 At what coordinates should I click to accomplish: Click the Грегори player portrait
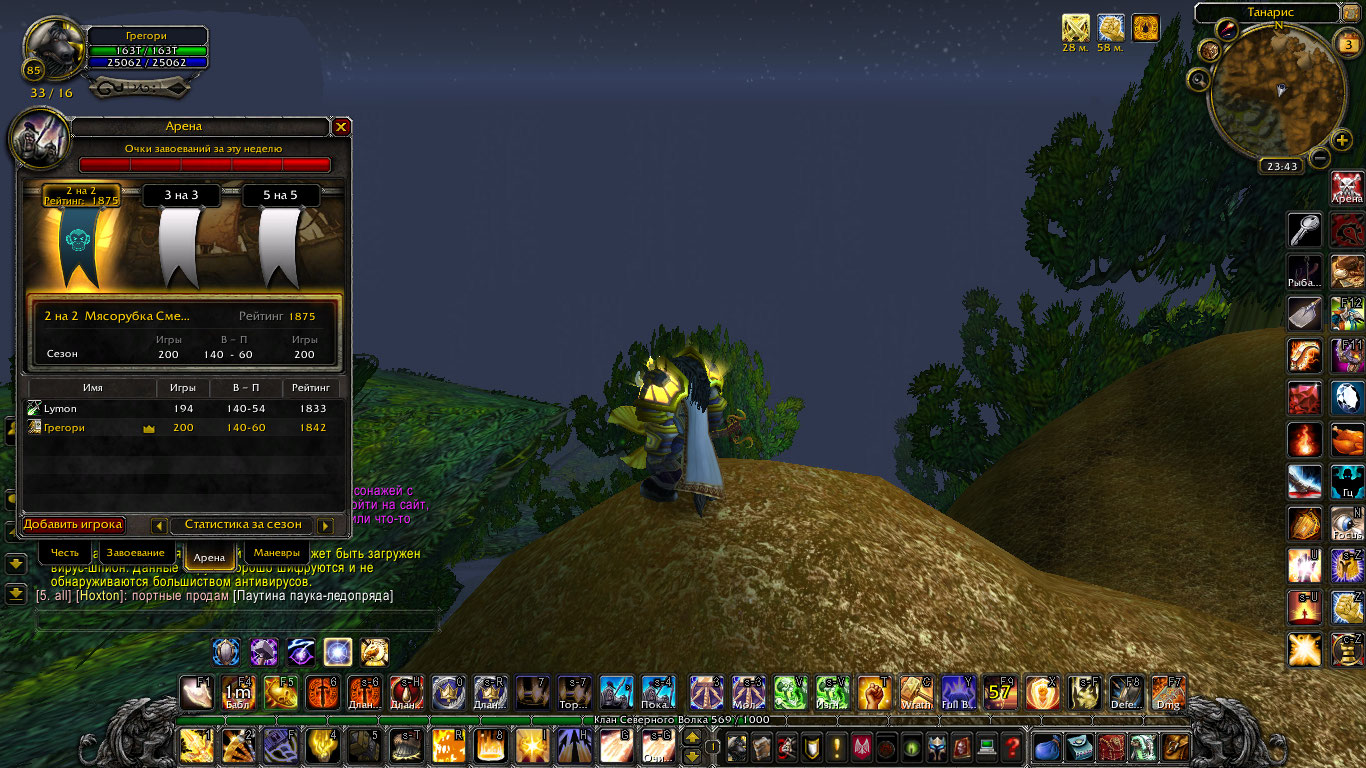coord(54,50)
